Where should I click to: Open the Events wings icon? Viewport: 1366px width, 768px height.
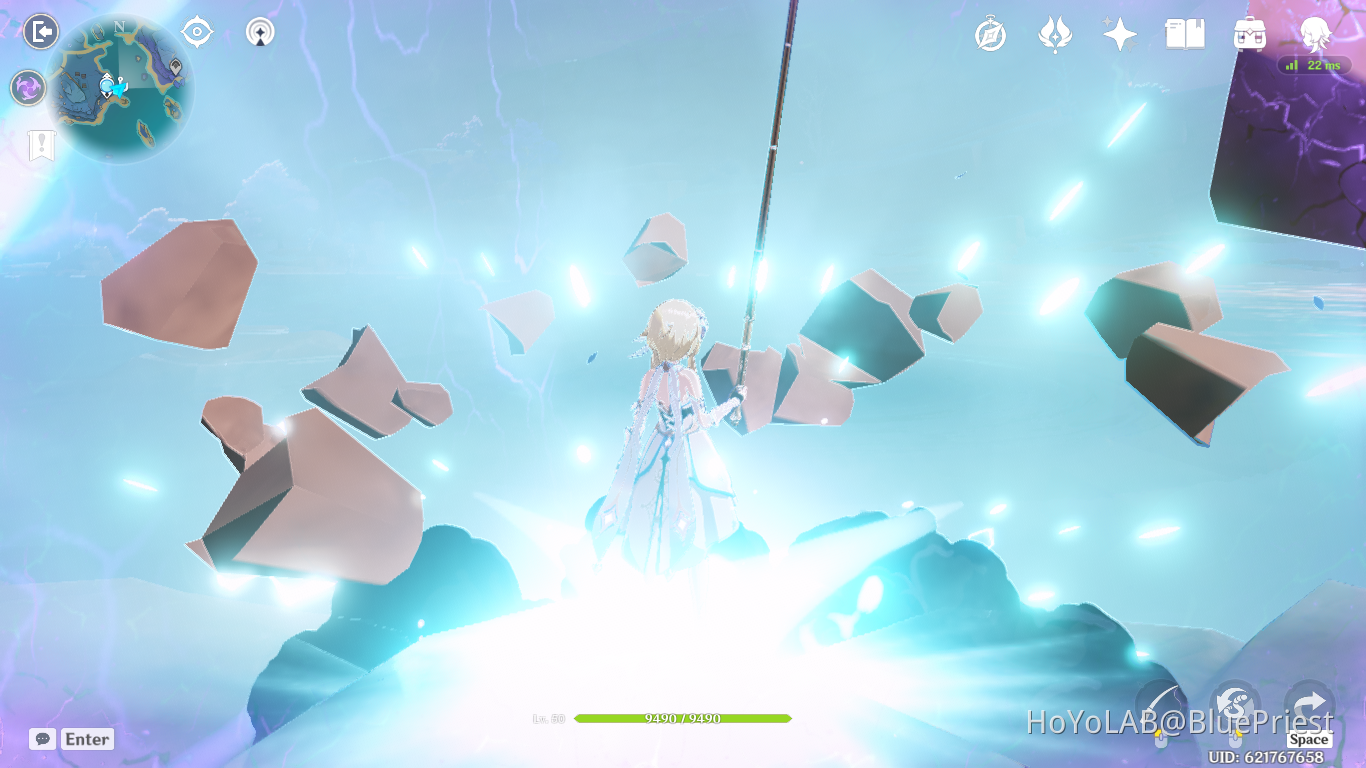tap(1057, 33)
